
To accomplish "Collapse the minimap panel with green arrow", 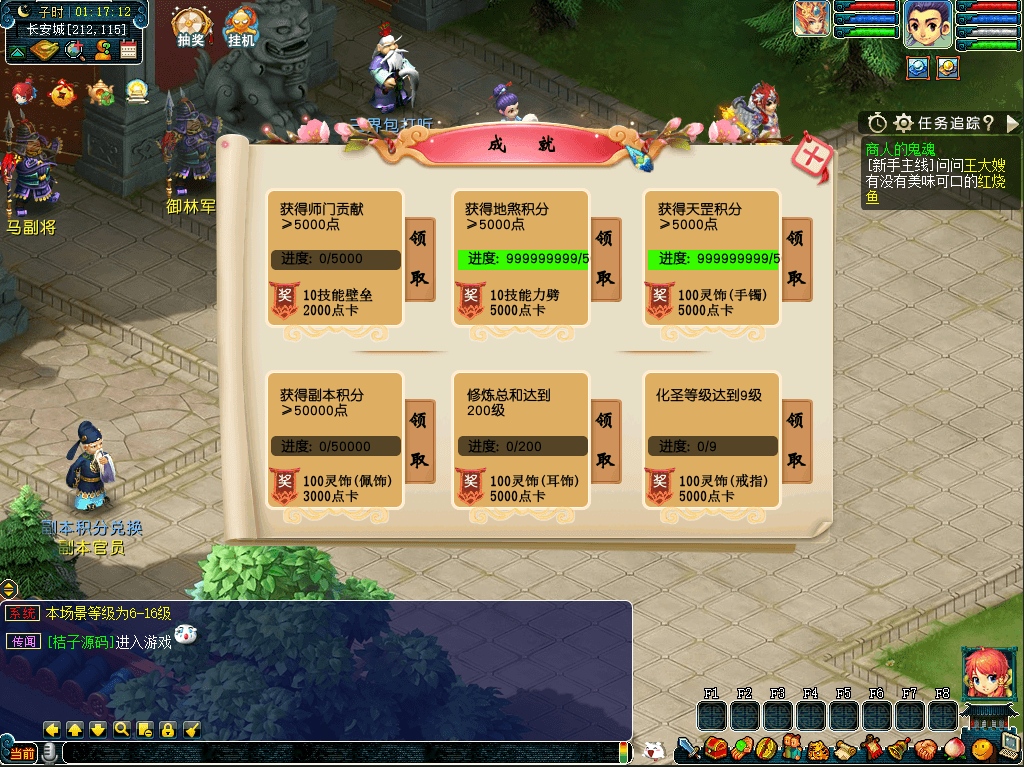I will (17, 51).
